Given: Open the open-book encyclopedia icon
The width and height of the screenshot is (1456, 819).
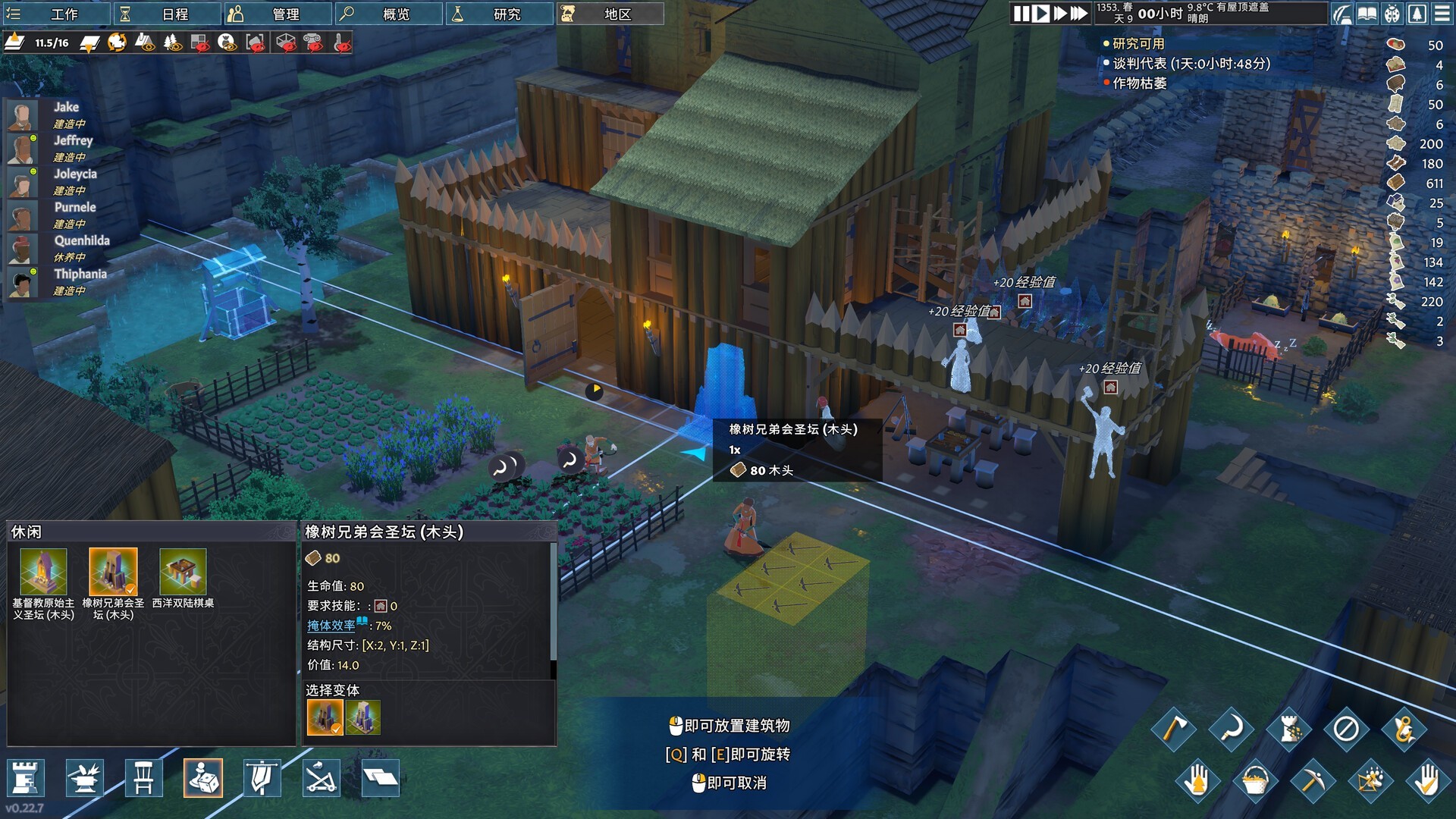Looking at the screenshot, I should coord(1367,14).
